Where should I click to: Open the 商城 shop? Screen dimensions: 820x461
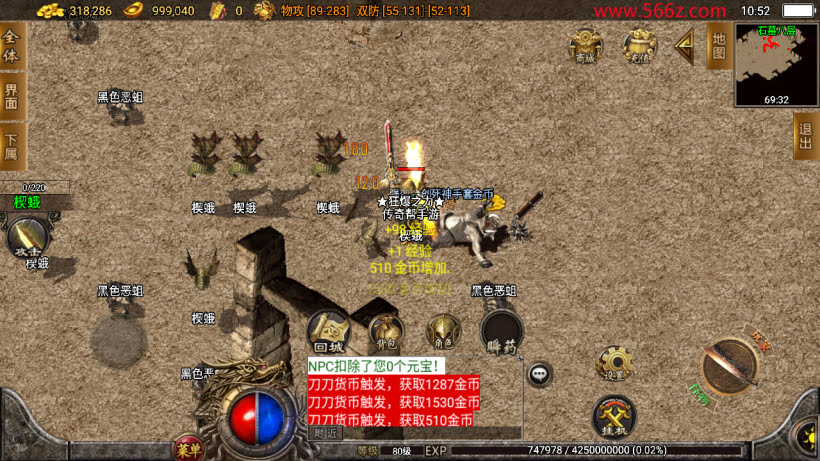pyautogui.click(x=586, y=45)
